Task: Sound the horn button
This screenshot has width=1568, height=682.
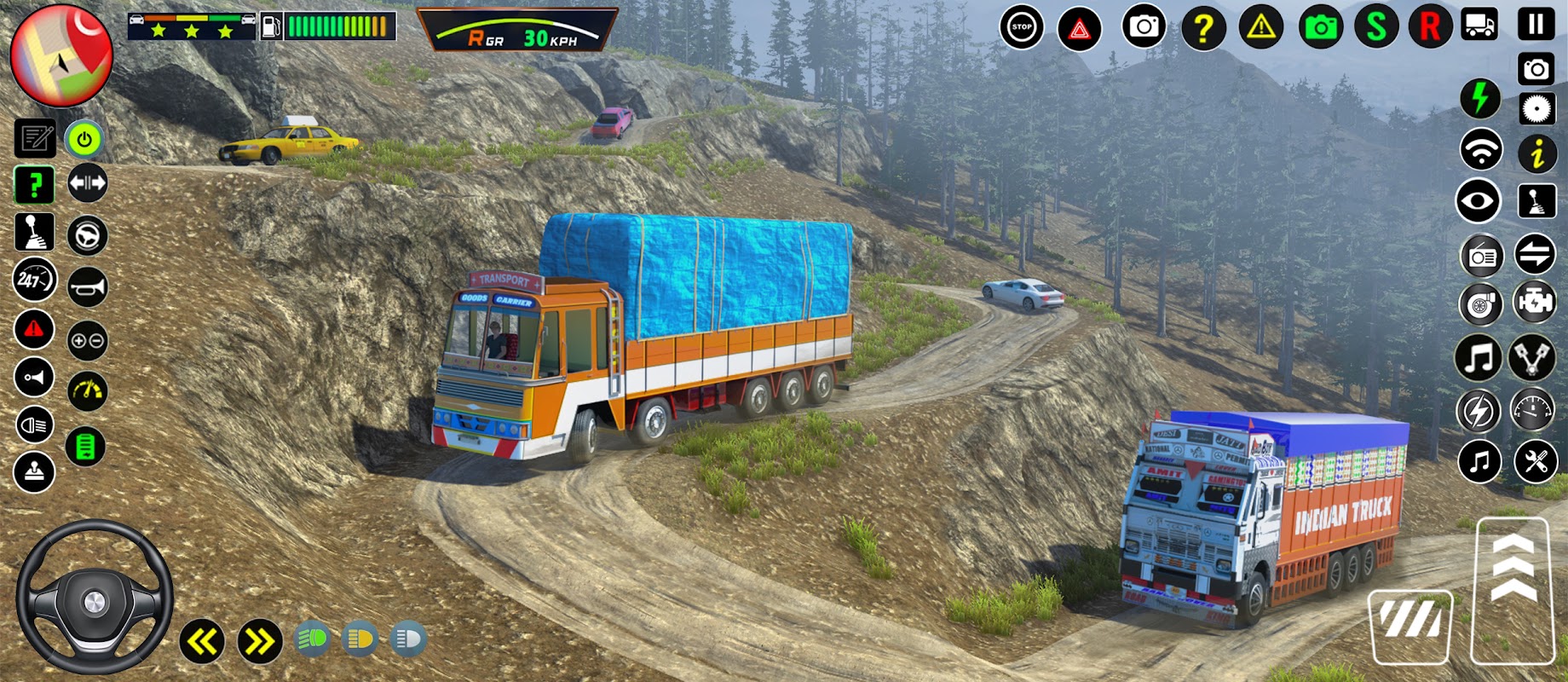Action: 87,287
